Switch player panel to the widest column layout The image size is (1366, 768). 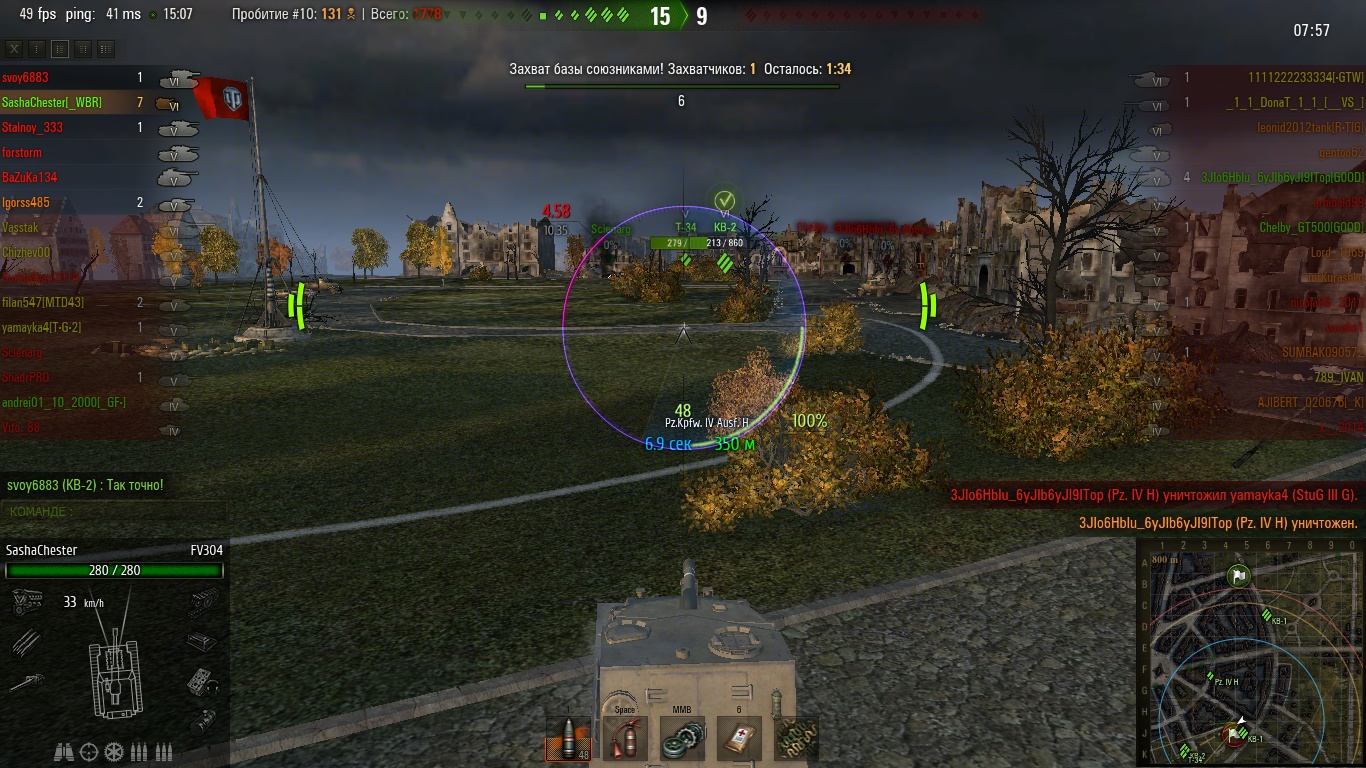[105, 48]
